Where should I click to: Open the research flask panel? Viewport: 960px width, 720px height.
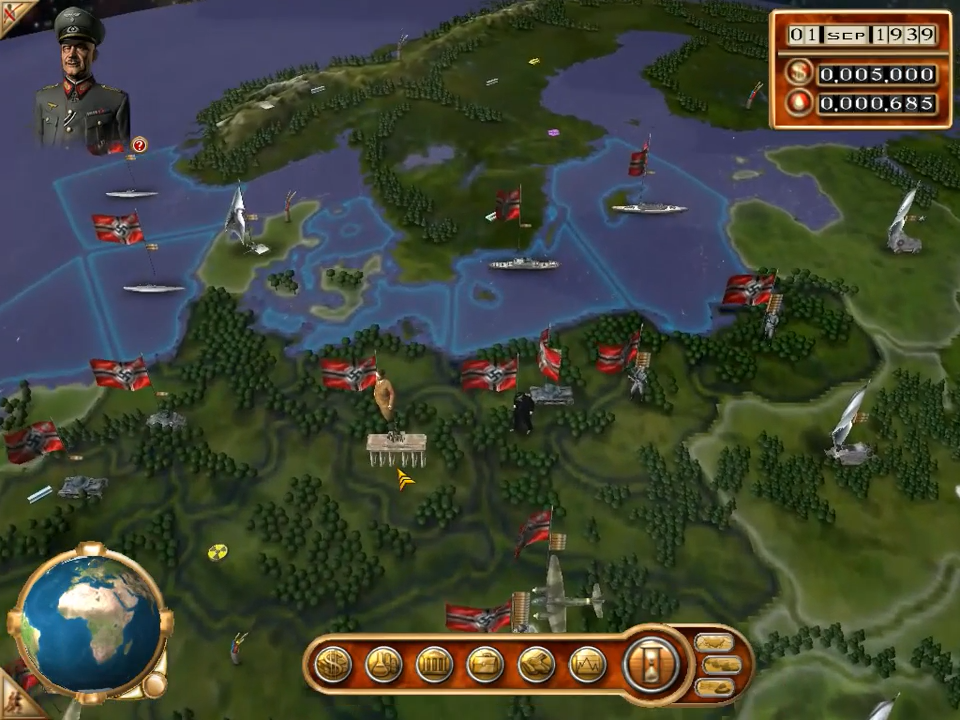(384, 664)
